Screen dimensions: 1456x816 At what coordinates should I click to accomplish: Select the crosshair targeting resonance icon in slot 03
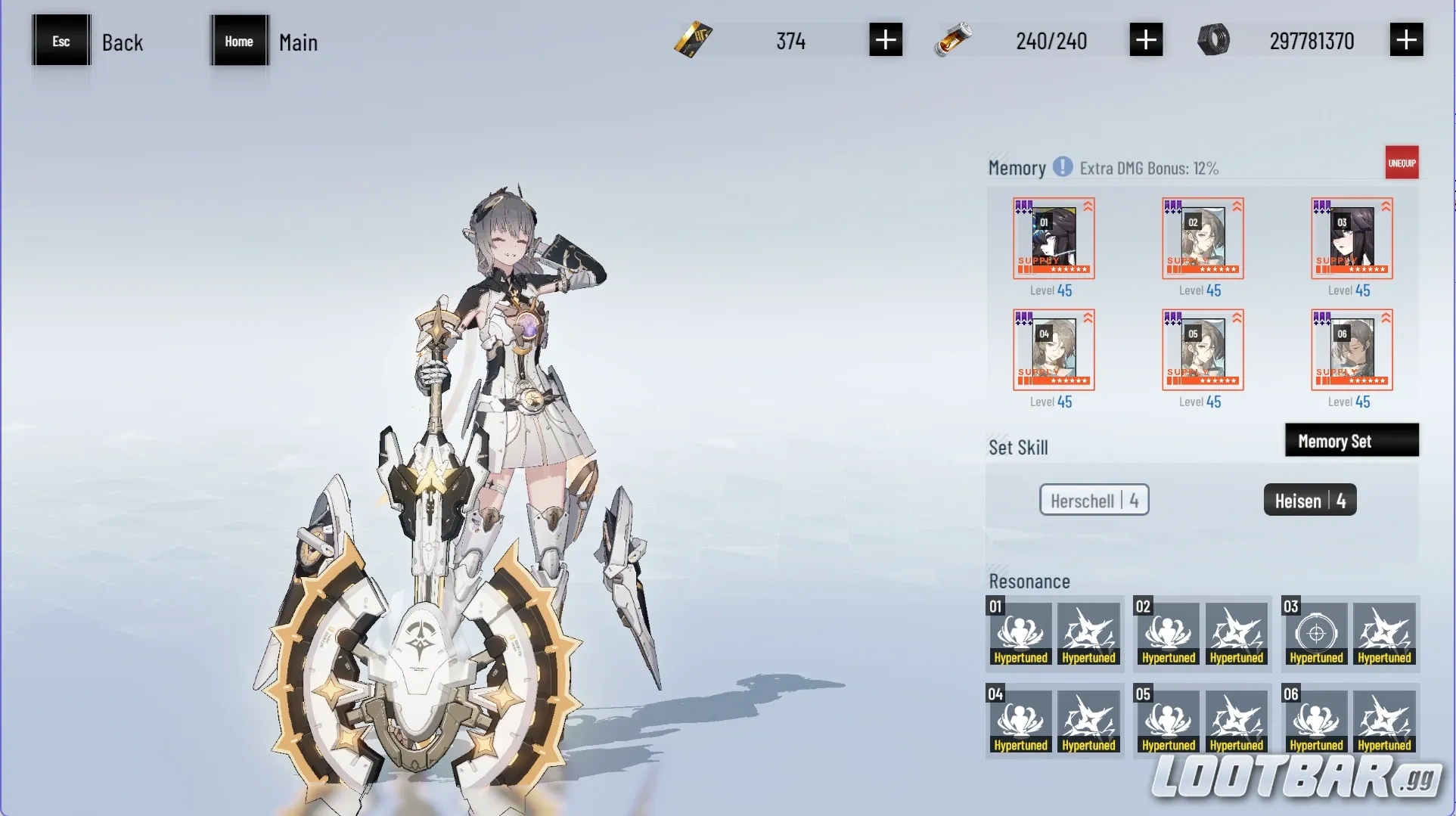(1315, 634)
